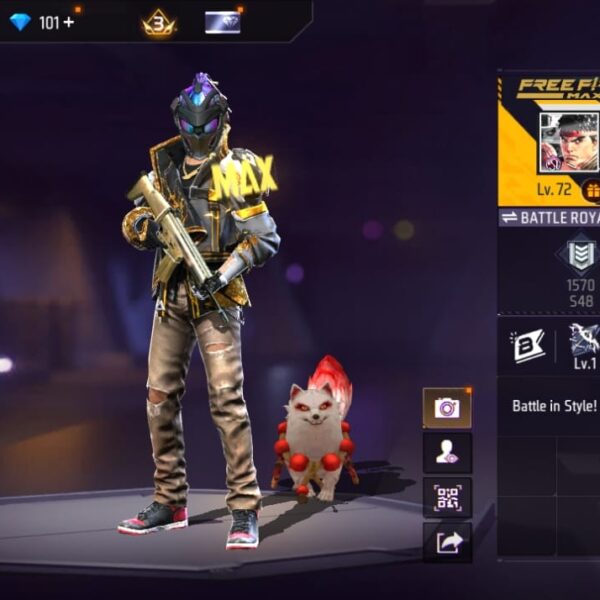Tap the player avatar portrait
600x600 pixels.
[x=568, y=142]
